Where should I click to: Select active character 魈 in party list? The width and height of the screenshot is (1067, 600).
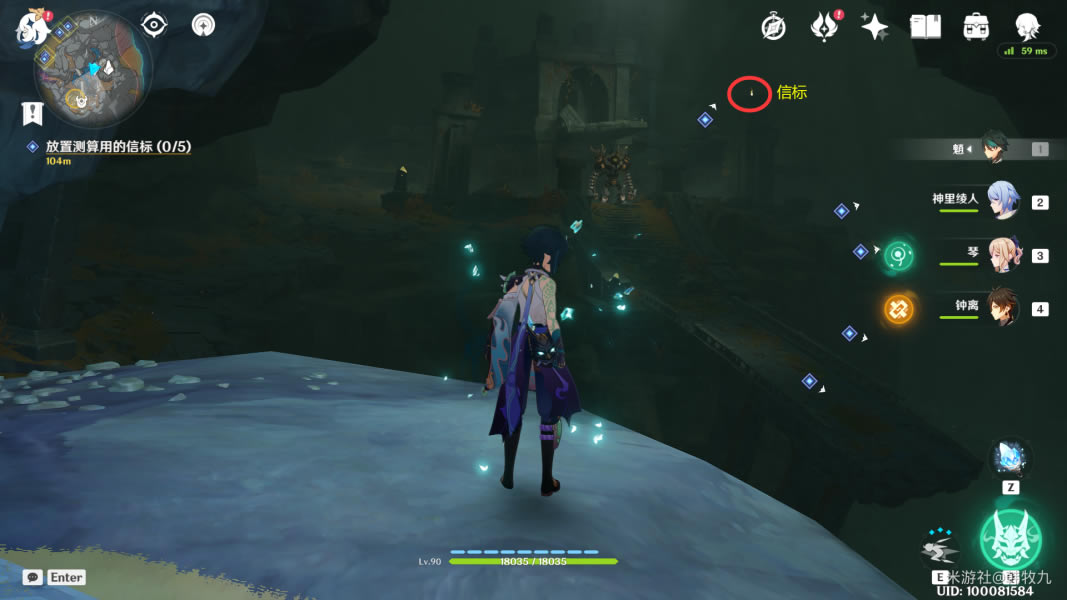(x=993, y=148)
